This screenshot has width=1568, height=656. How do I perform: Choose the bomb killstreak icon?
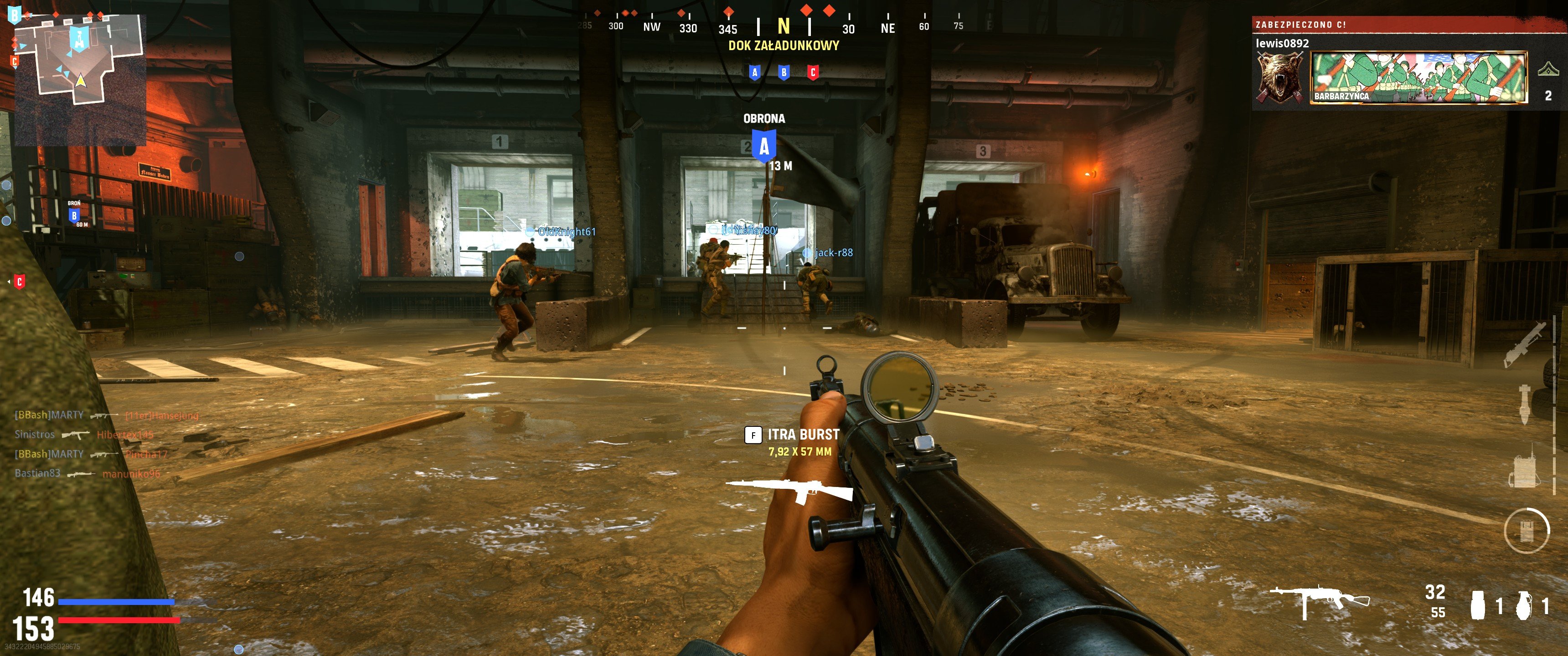pos(1524,405)
